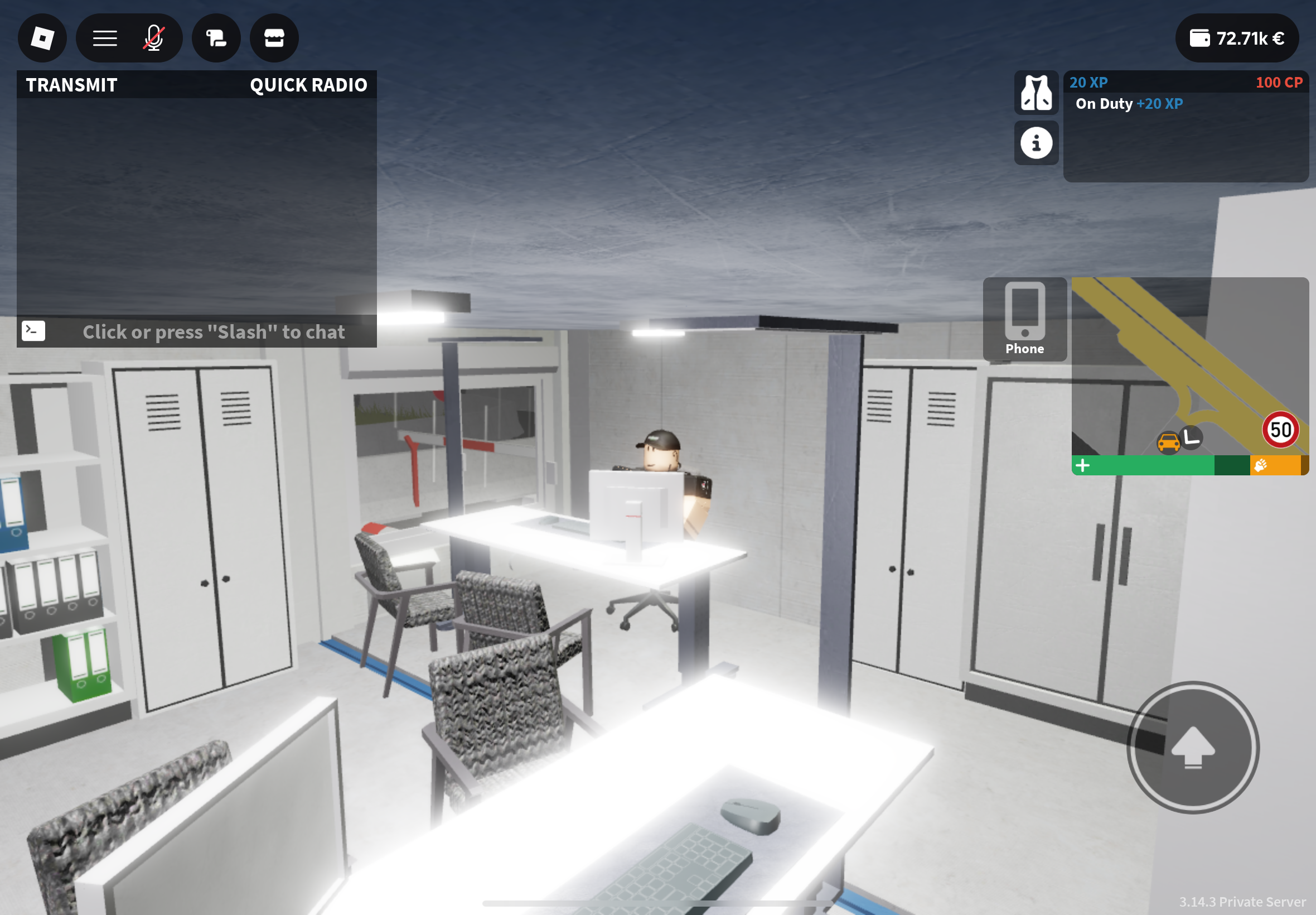Select the vest equipment icon
The width and height of the screenshot is (1316, 915).
[1037, 93]
